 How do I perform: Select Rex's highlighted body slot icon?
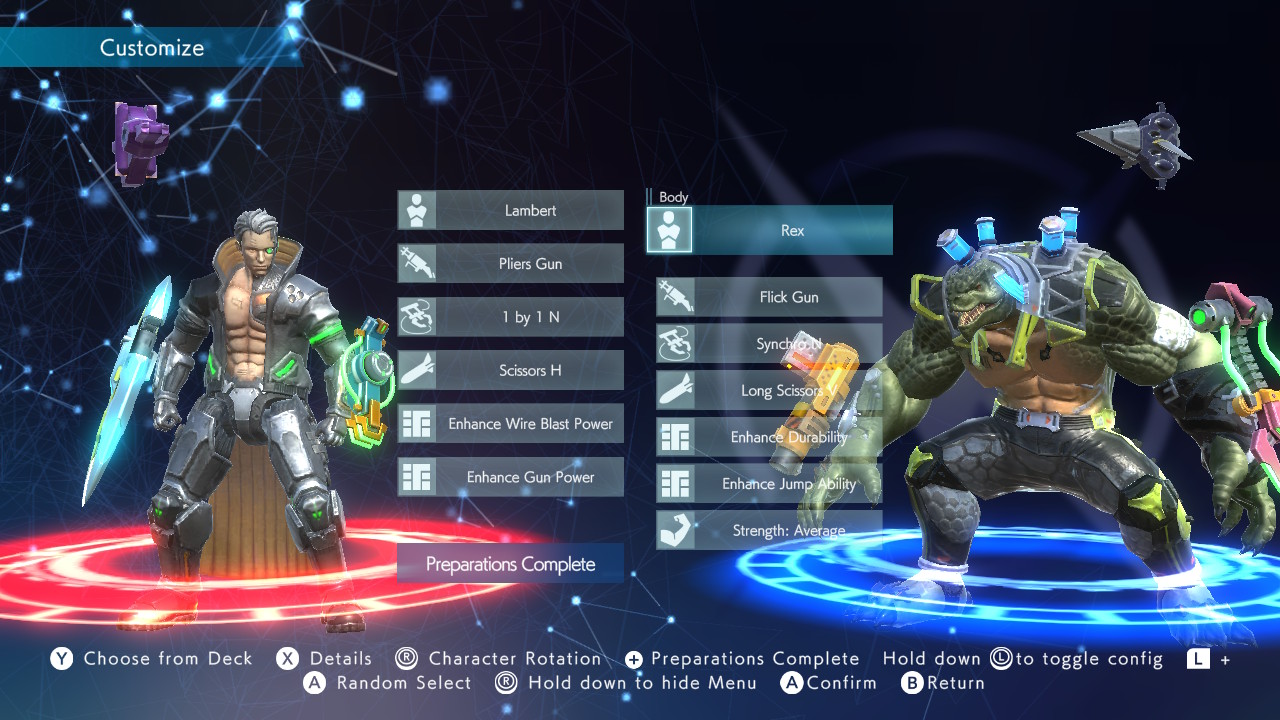click(x=669, y=229)
